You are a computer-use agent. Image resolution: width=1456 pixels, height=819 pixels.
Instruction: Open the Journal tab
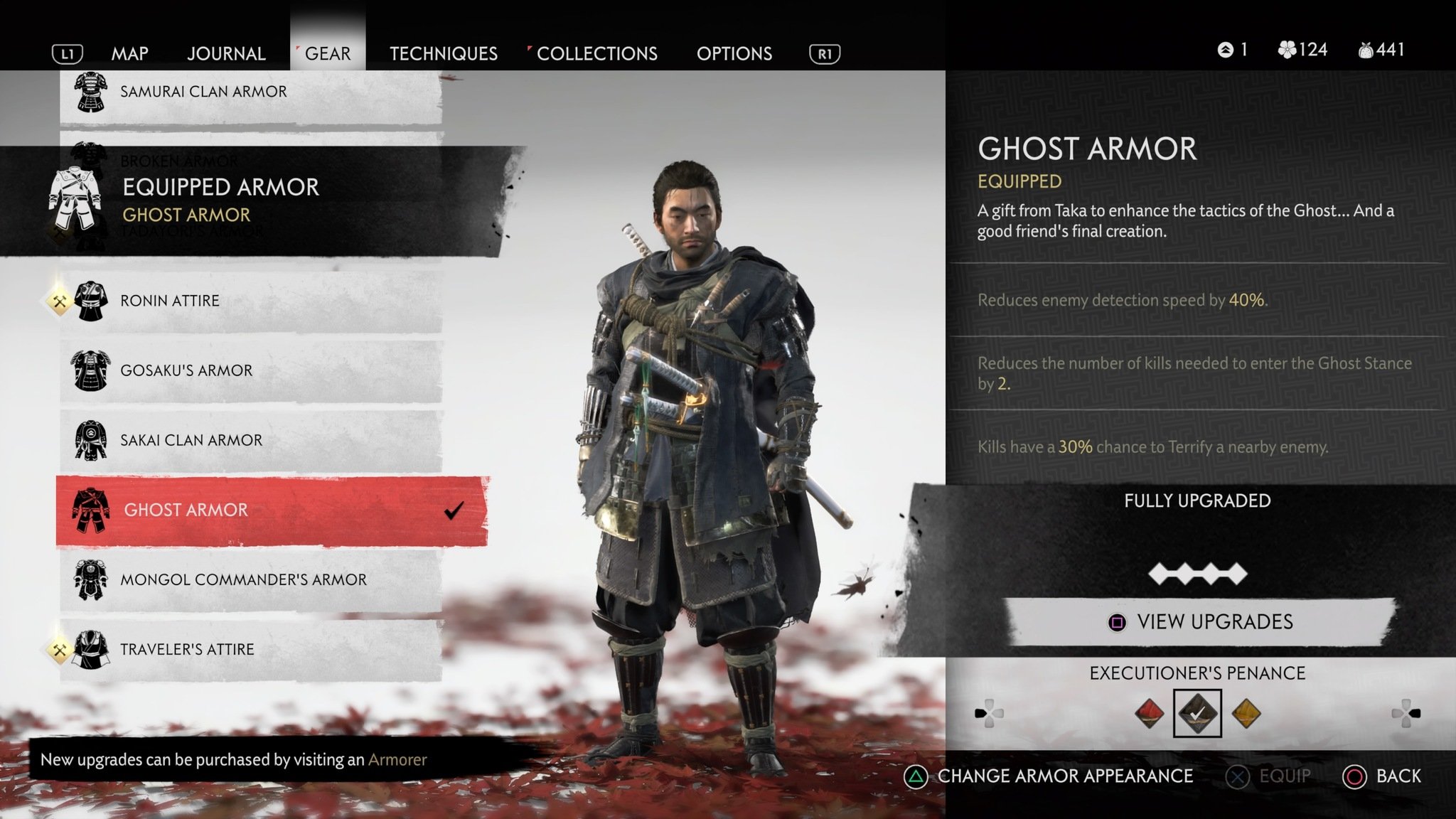(226, 53)
